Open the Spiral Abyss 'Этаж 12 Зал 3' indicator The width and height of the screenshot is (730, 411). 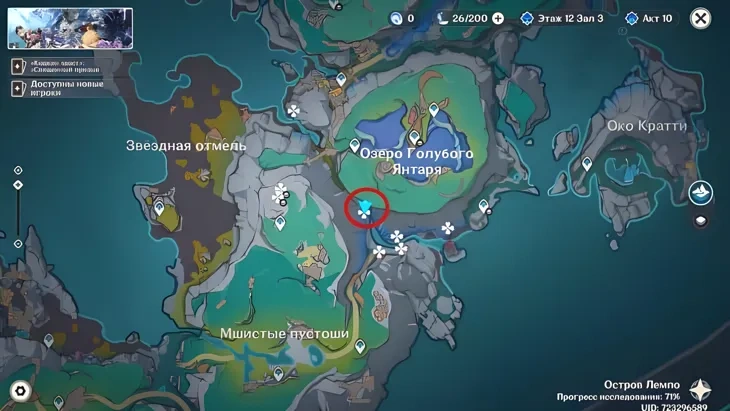560,18
